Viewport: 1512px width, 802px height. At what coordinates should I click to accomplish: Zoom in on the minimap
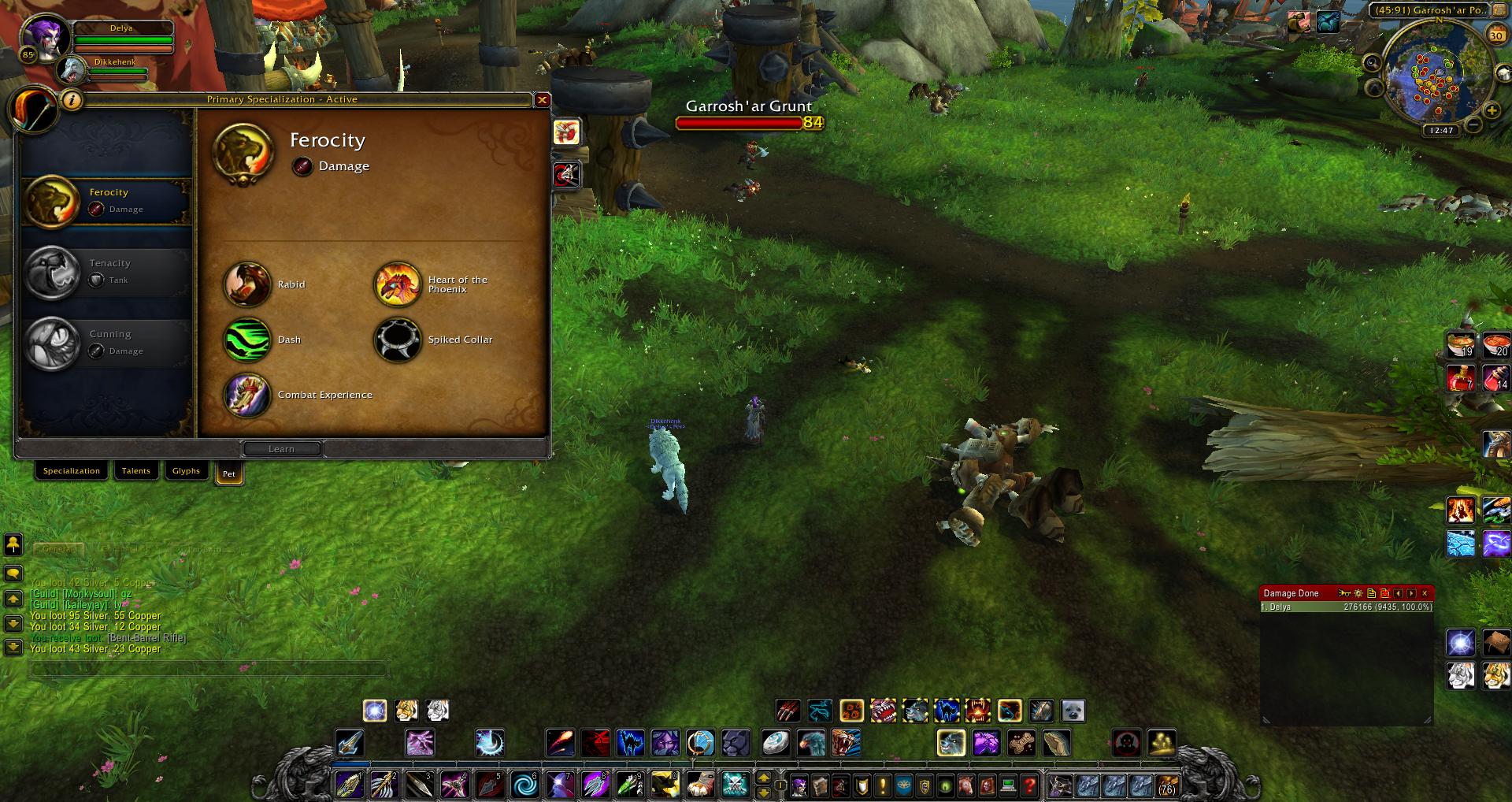click(x=1491, y=111)
